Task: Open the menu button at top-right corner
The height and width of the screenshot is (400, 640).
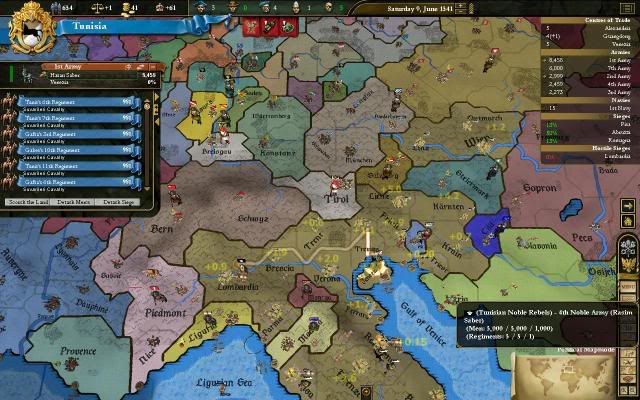Action: tap(626, 8)
